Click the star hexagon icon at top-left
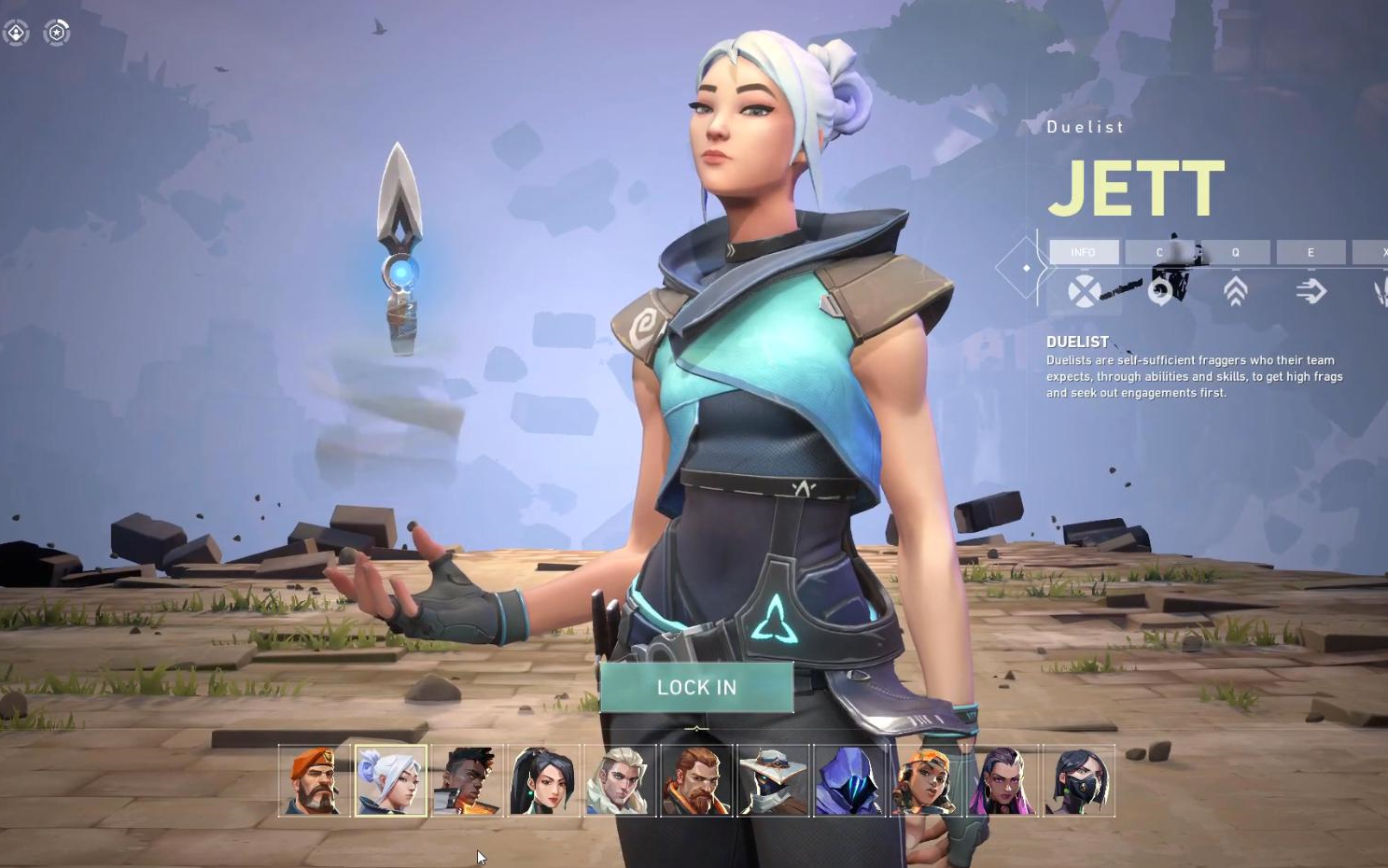This screenshot has height=868, width=1388. click(x=57, y=33)
